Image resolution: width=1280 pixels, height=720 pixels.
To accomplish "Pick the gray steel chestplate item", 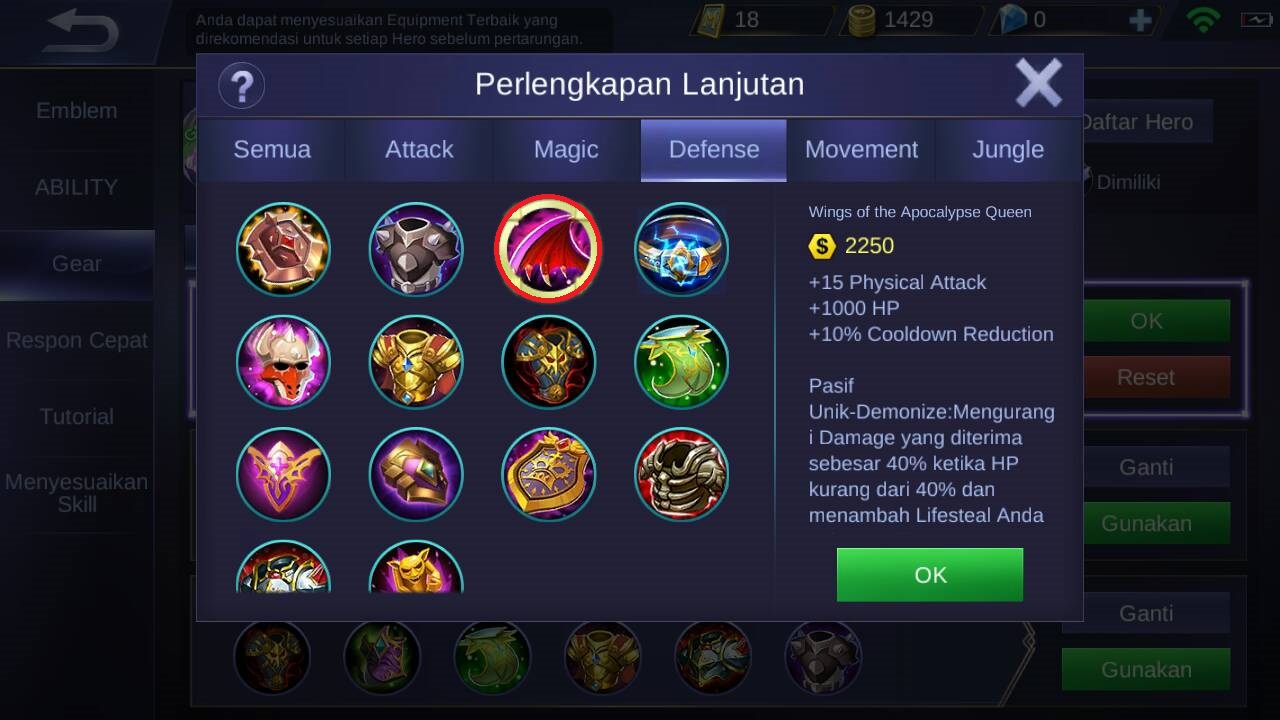I will click(x=416, y=249).
